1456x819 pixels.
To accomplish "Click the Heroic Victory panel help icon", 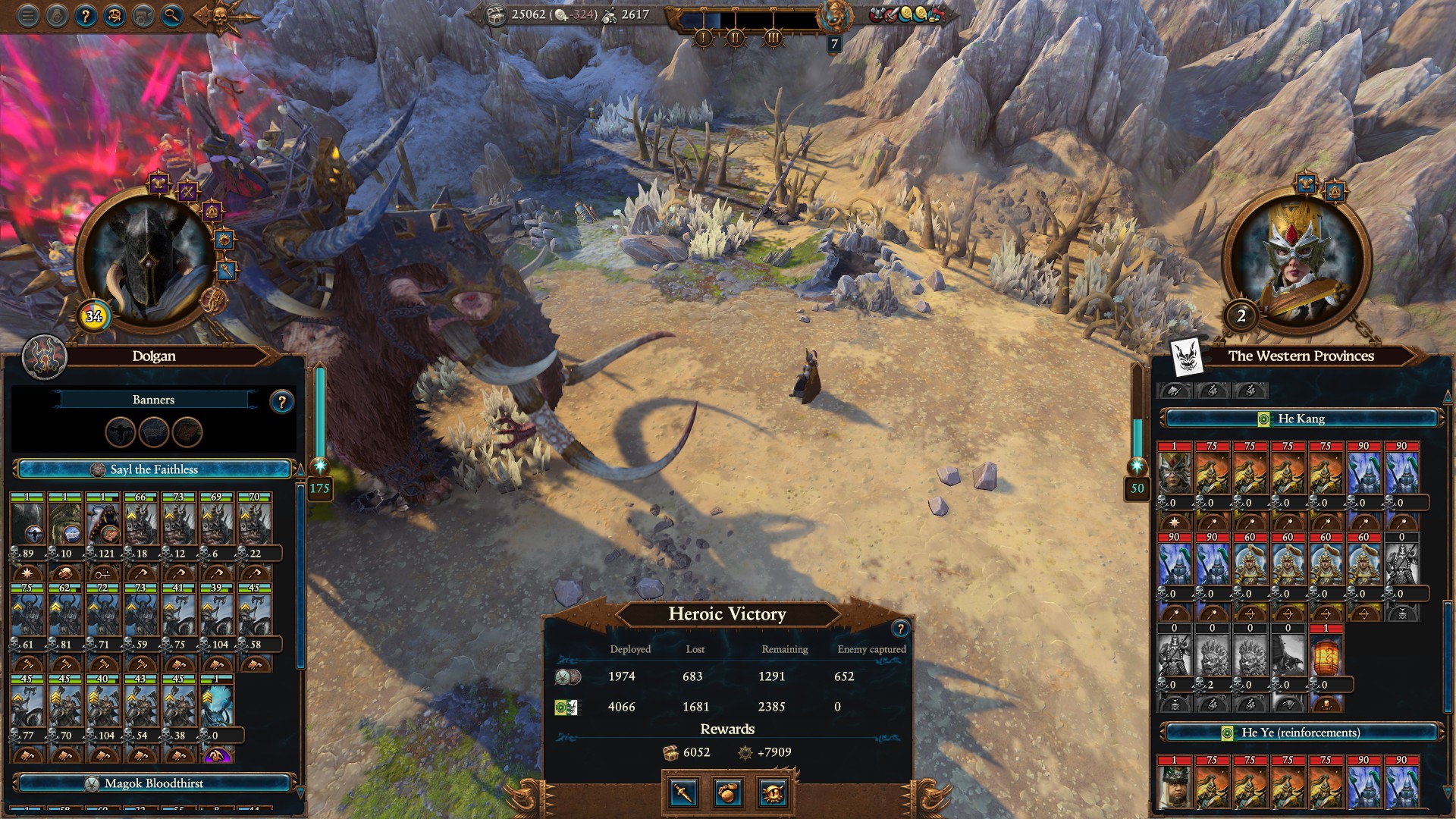I will (x=899, y=627).
